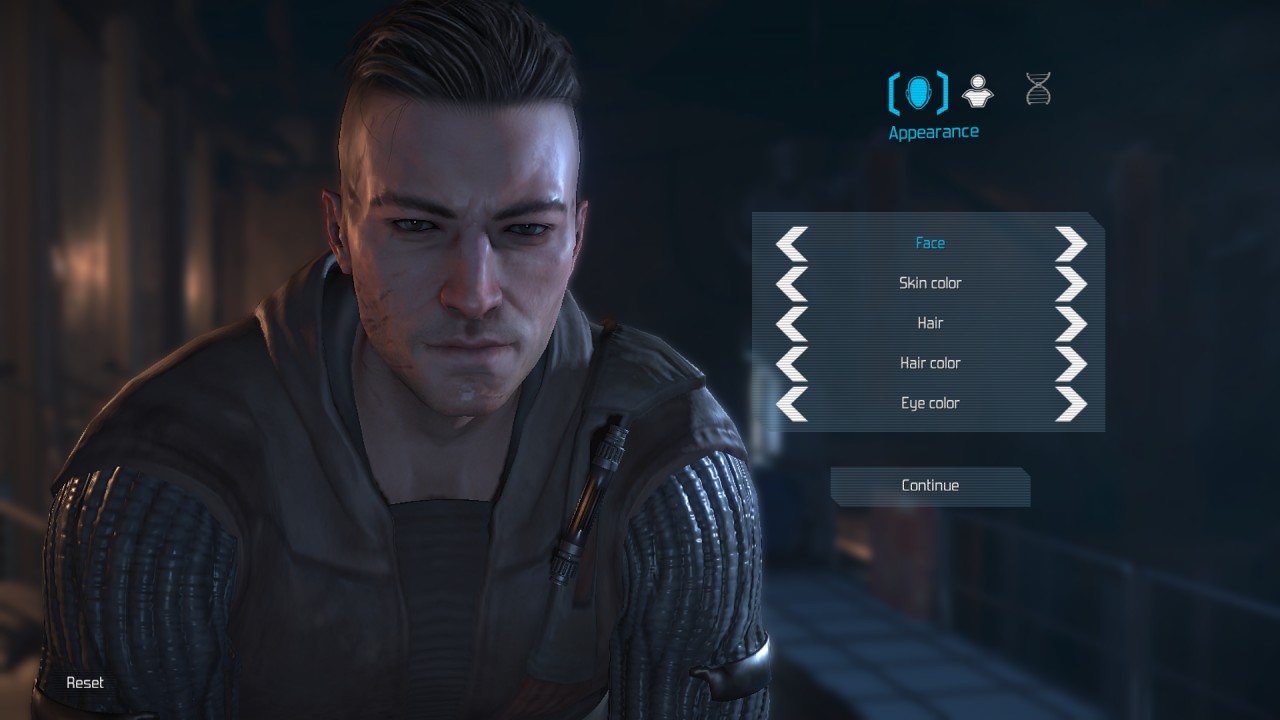1280x720 pixels.
Task: Advance to the next Hair color
Action: 1070,363
